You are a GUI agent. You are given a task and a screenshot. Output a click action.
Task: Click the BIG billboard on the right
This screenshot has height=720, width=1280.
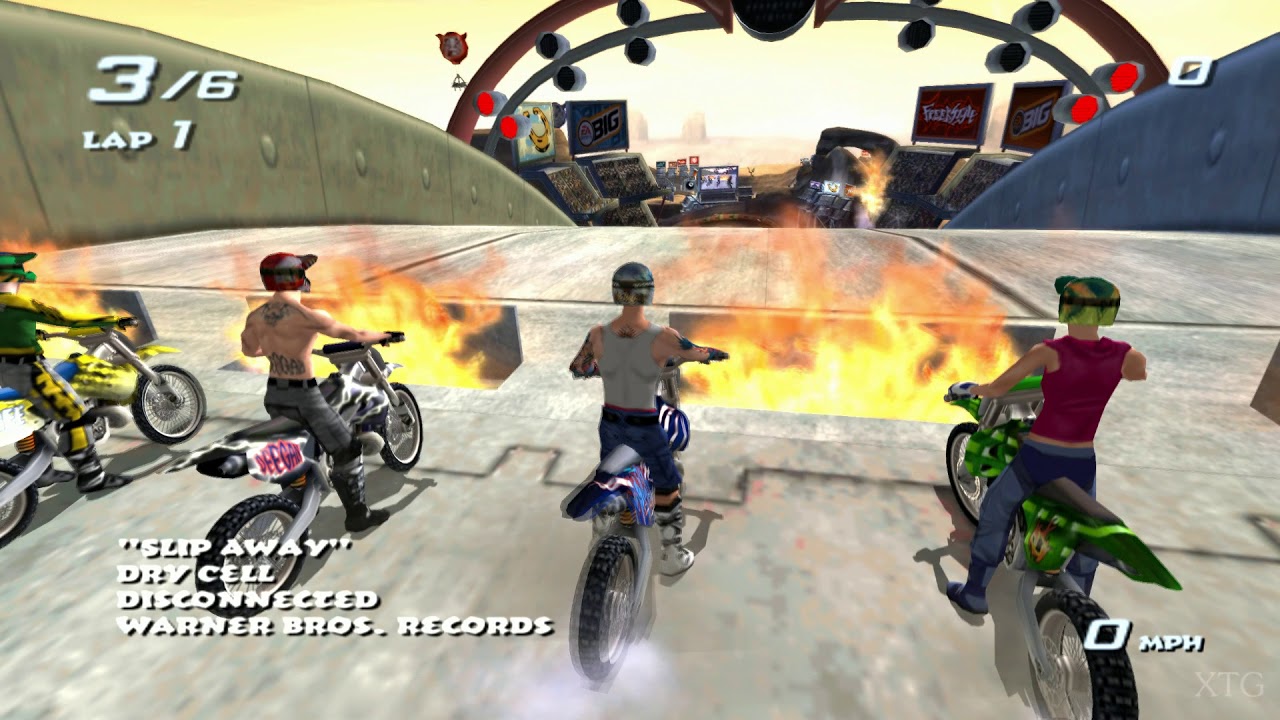pos(1031,113)
